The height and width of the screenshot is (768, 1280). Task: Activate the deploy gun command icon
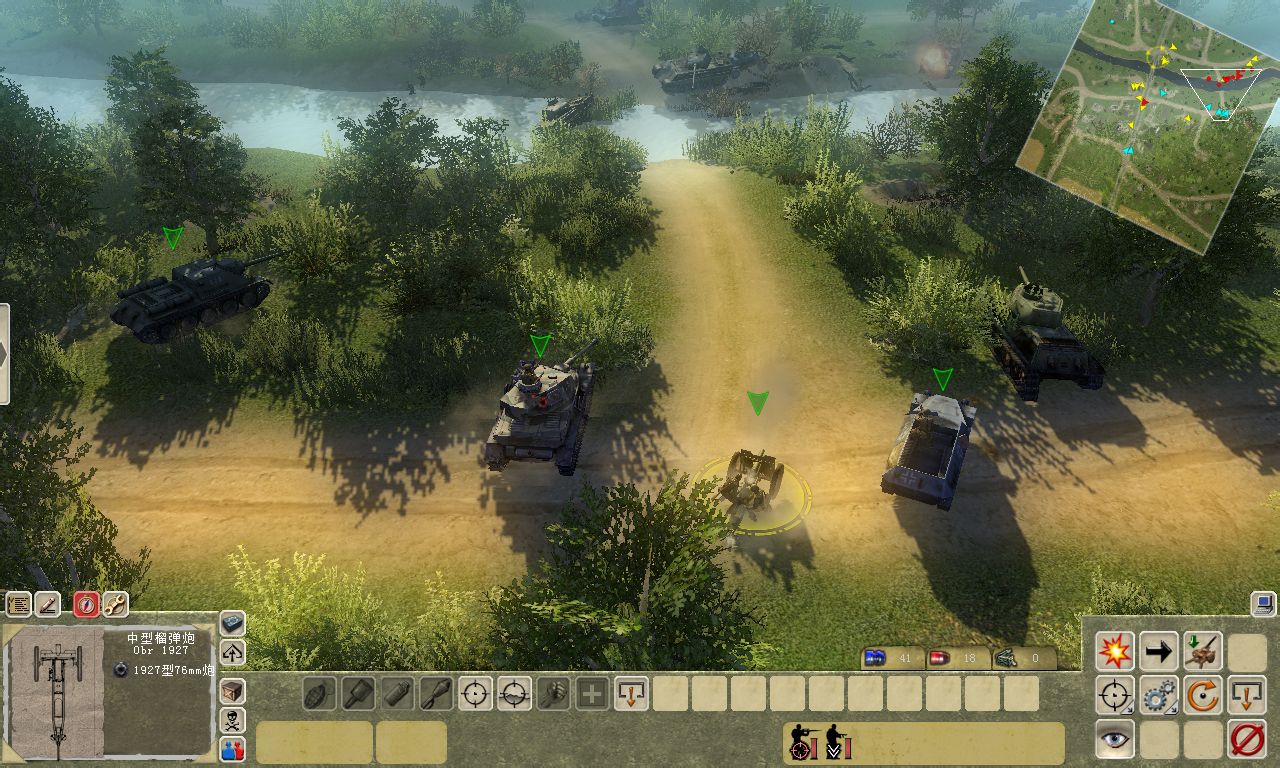(1203, 652)
